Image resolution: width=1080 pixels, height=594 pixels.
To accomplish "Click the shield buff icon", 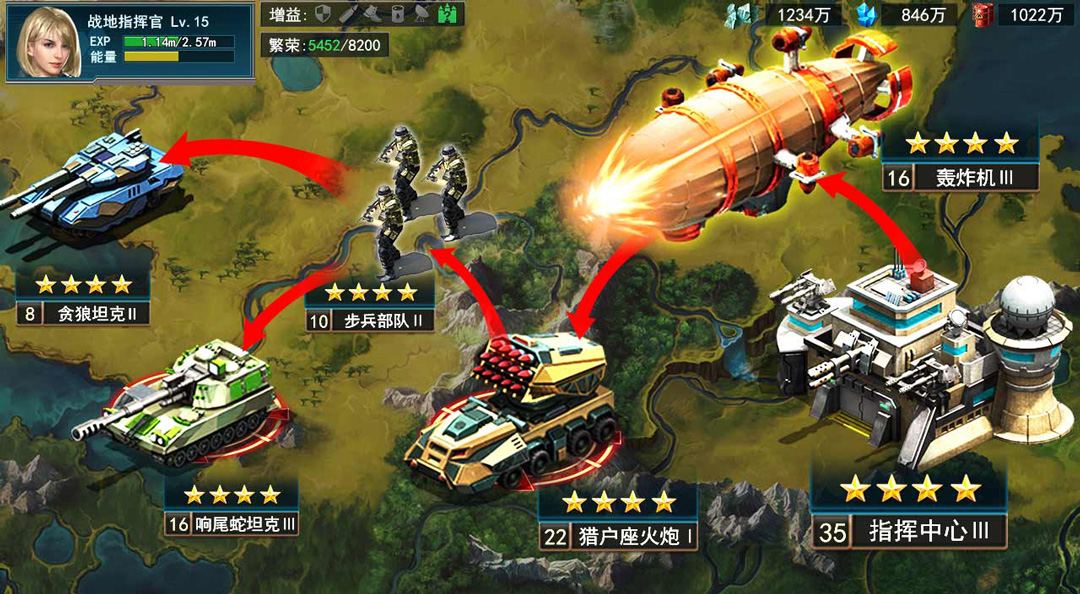I will point(324,14).
